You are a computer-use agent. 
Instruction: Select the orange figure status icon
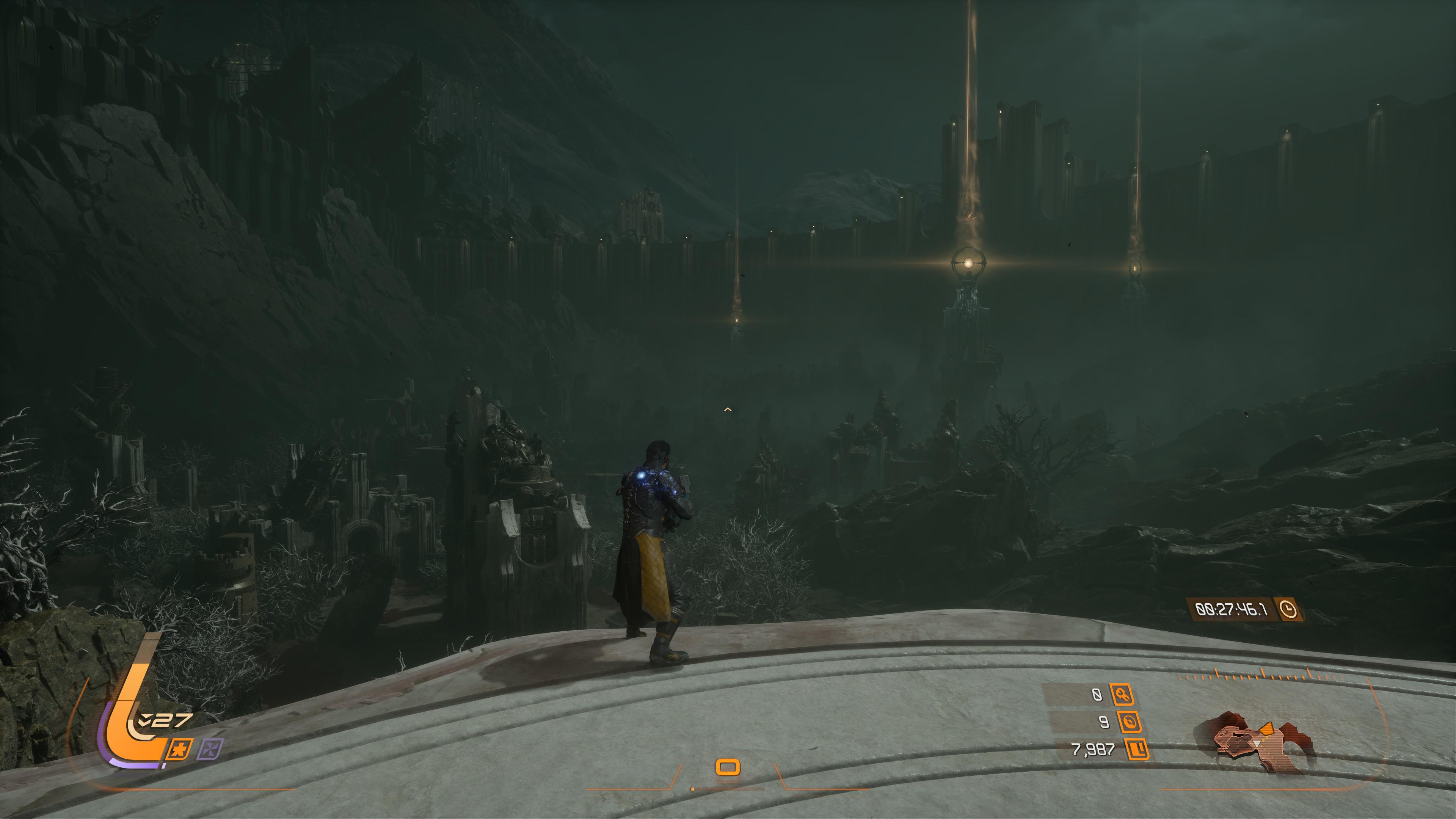(x=180, y=750)
